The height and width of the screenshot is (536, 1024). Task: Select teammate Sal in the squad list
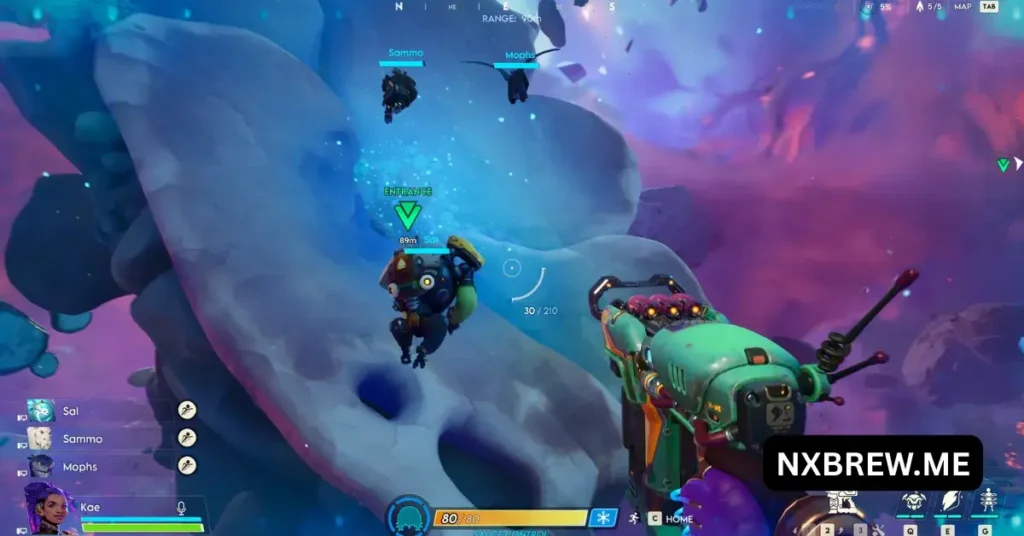70,410
